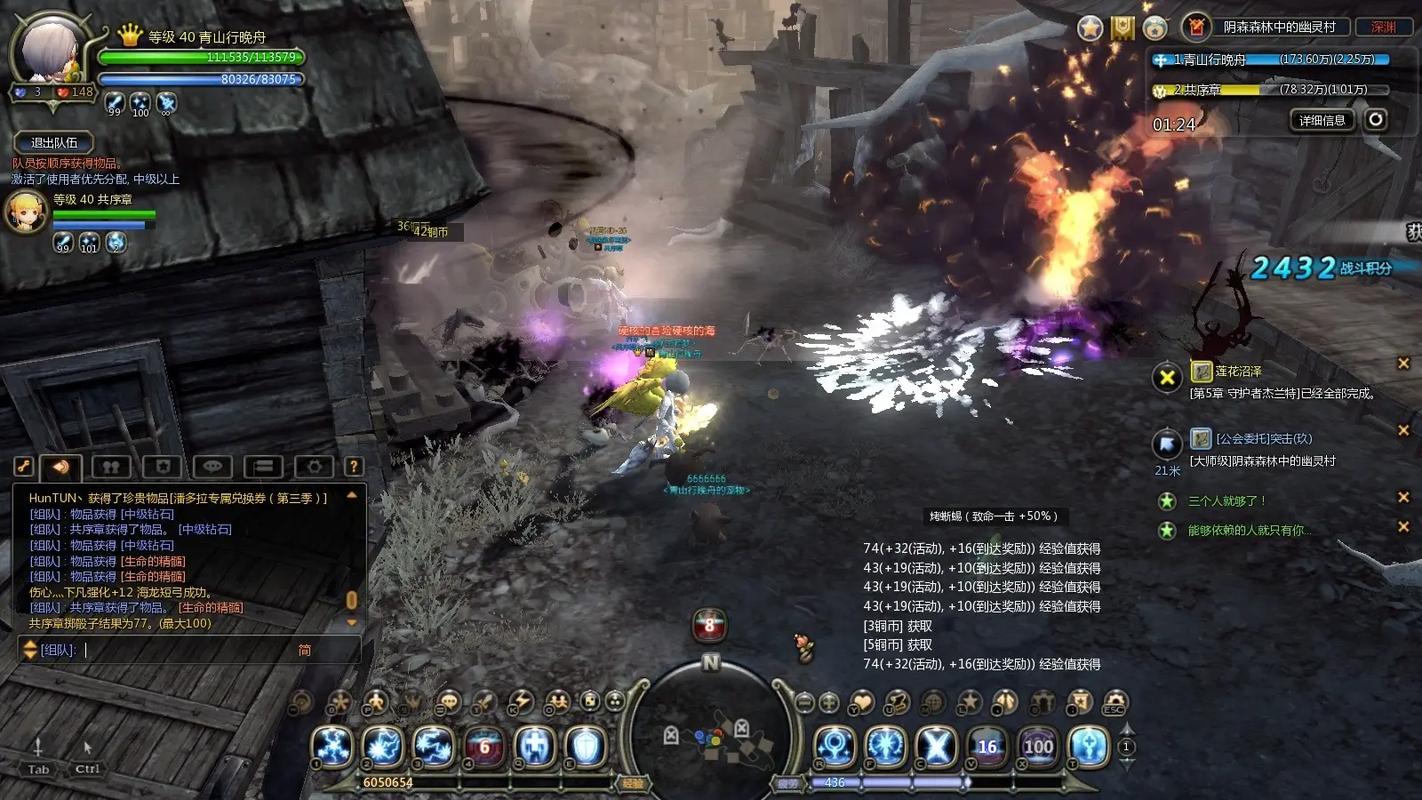Select party member 共序章 portrait
Screen dimensions: 1422x800
point(26,212)
